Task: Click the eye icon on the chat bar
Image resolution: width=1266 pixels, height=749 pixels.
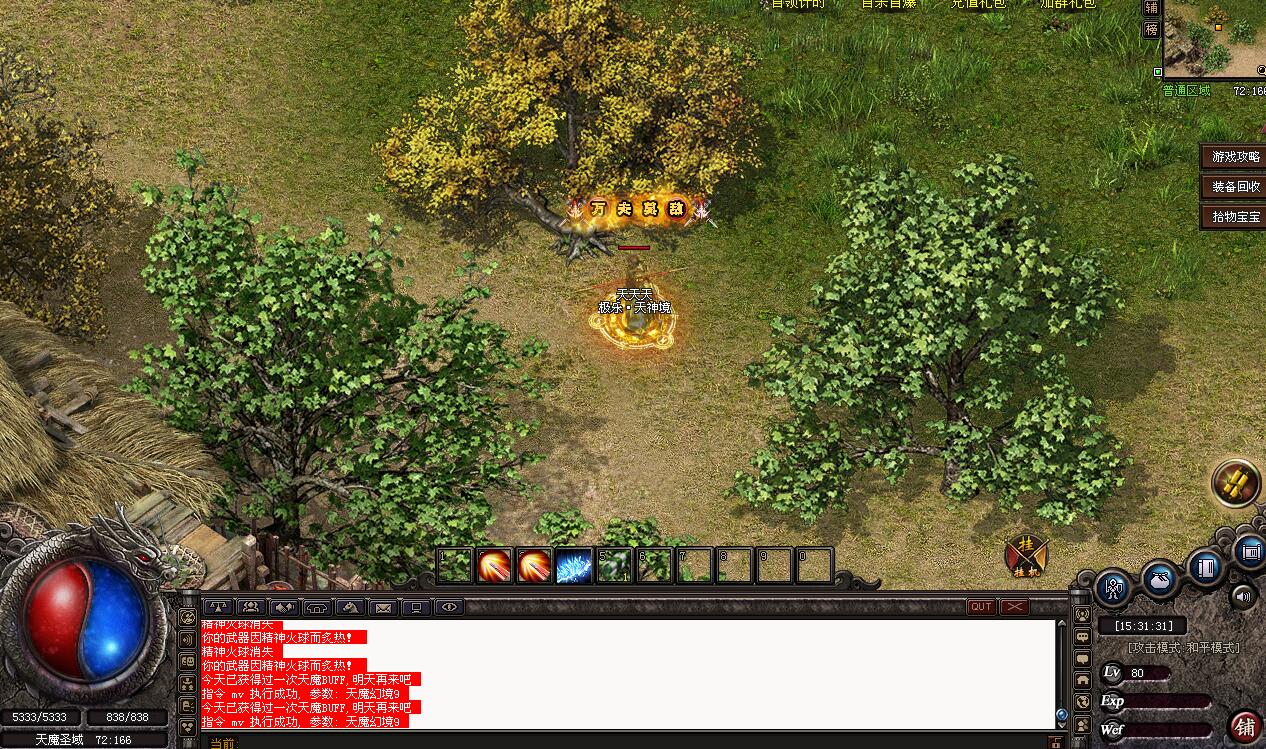Action: 449,607
